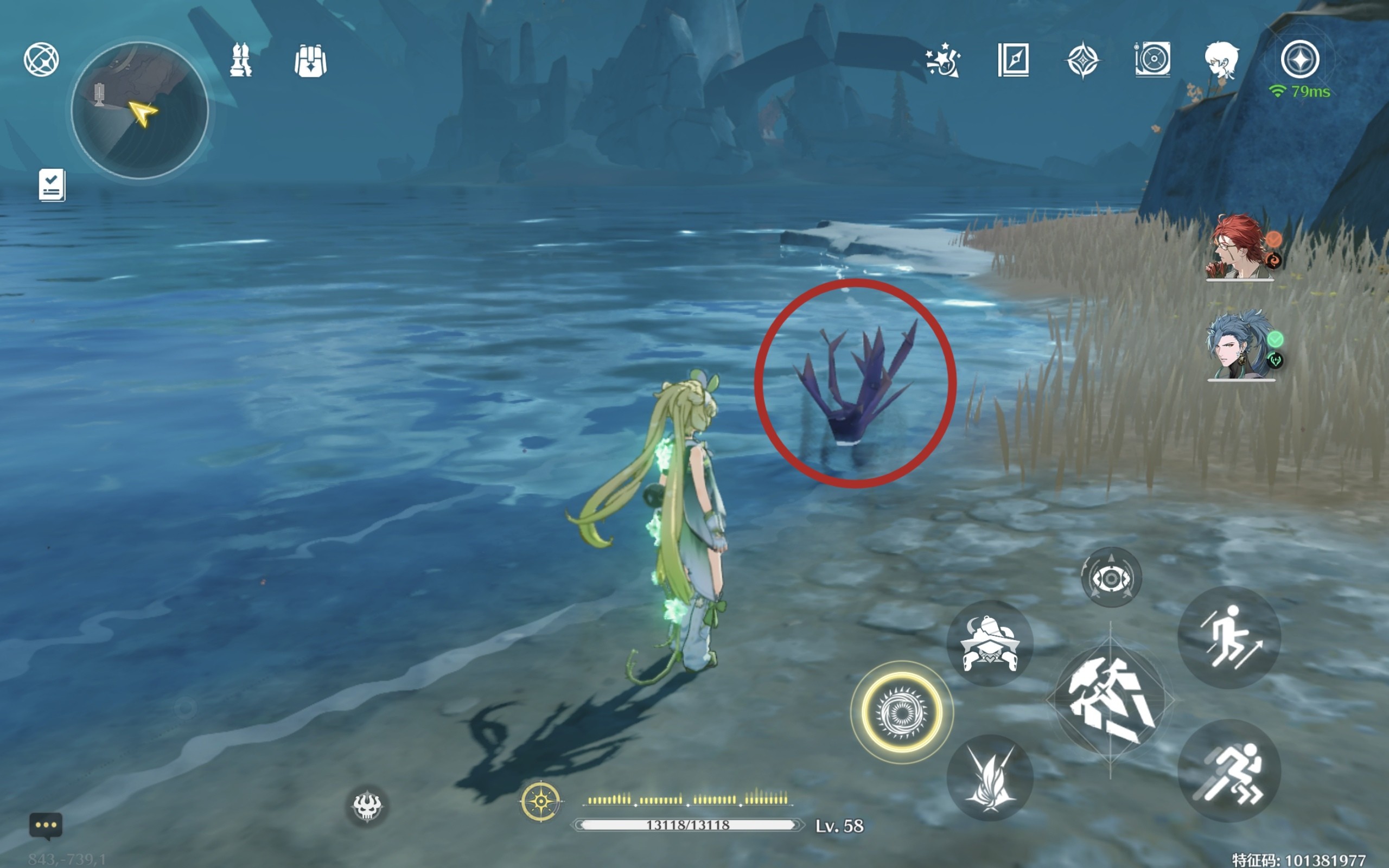
Task: Activate the glowing yellow ring skill
Action: [902, 712]
